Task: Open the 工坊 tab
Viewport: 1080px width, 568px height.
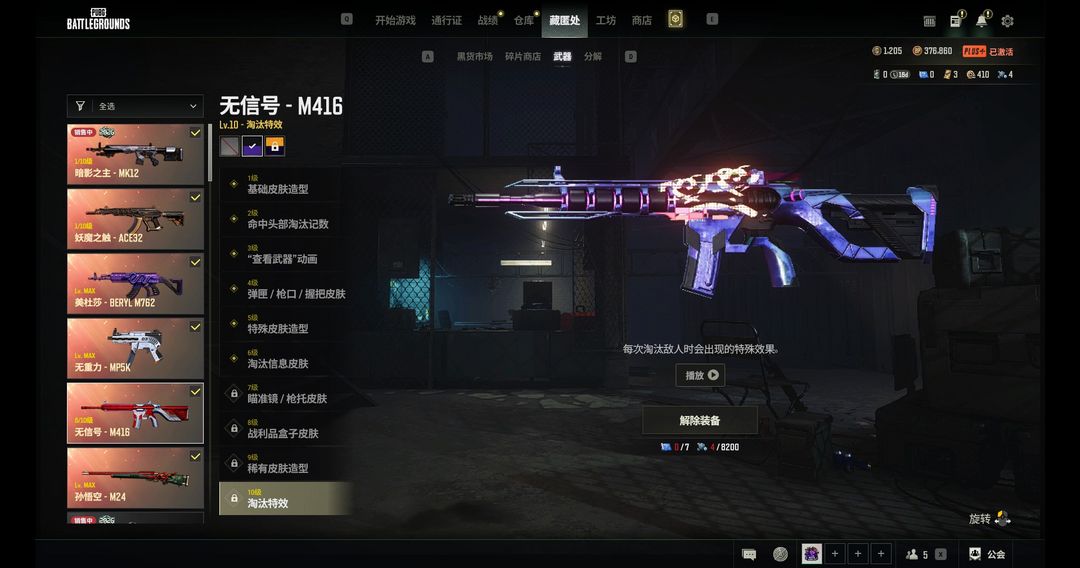Action: coord(606,21)
